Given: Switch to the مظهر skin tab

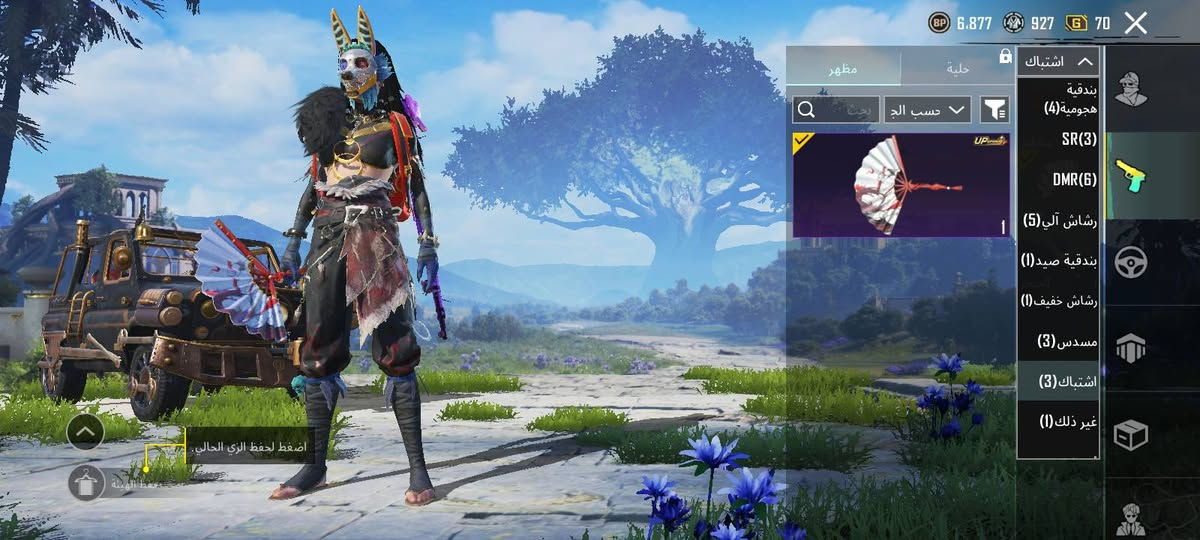Looking at the screenshot, I should (x=842, y=68).
